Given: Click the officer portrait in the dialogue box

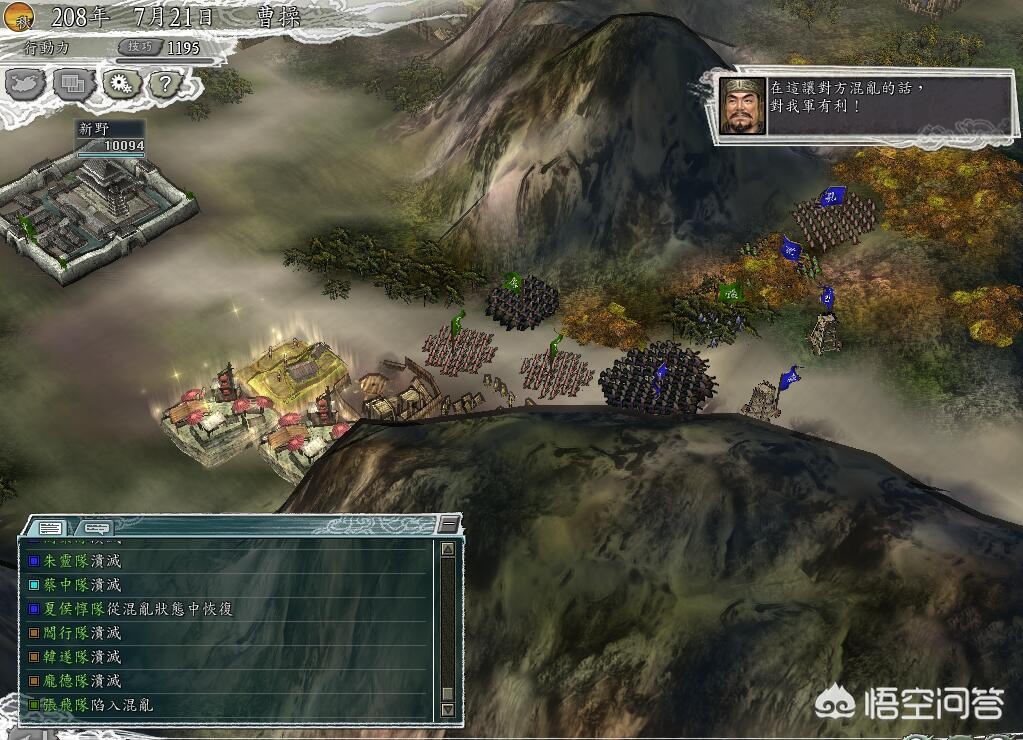Looking at the screenshot, I should click(x=742, y=106).
